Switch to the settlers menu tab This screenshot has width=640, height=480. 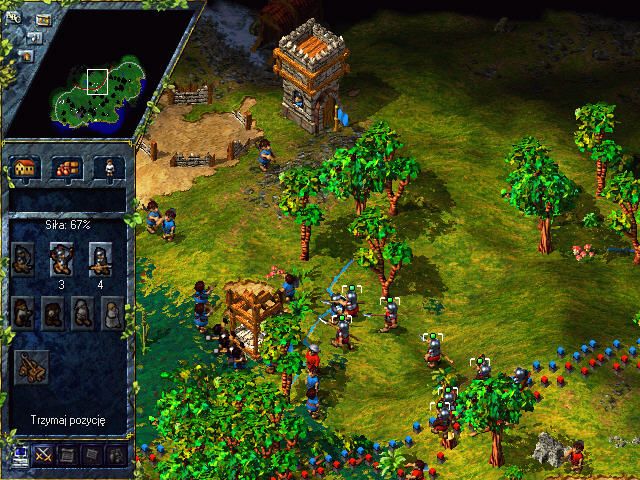104,168
